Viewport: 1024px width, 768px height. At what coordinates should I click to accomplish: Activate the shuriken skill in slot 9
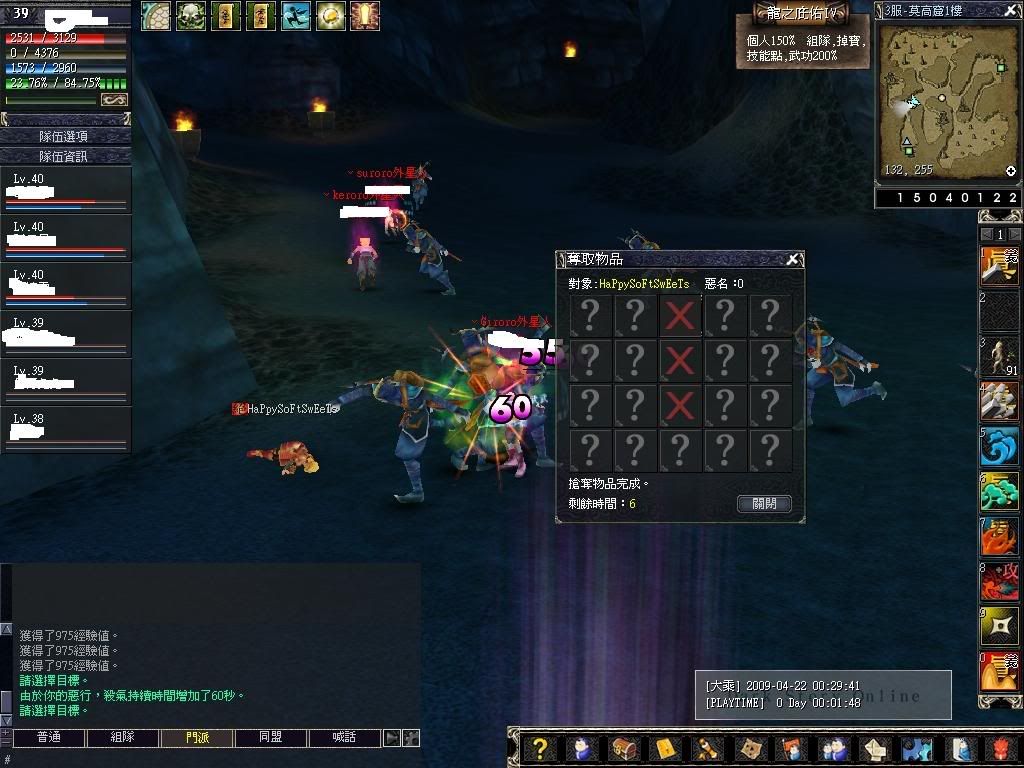pos(999,626)
